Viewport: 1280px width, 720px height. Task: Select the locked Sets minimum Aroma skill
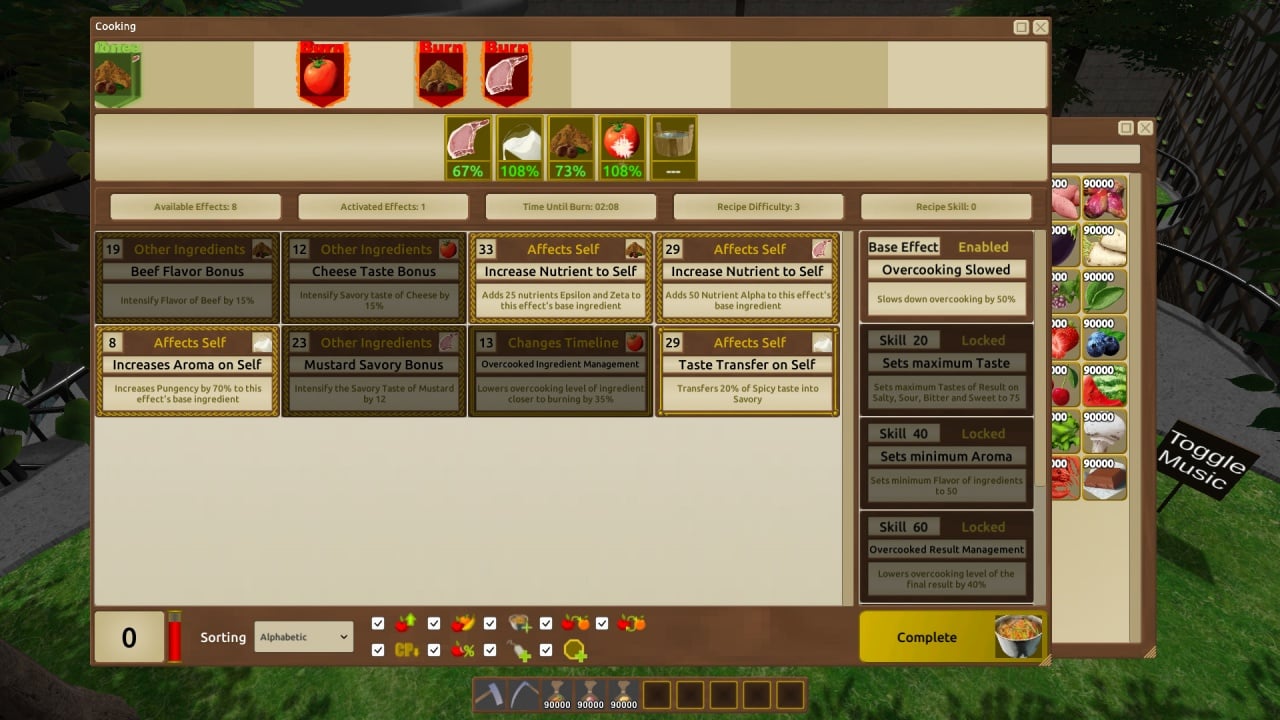click(x=946, y=463)
